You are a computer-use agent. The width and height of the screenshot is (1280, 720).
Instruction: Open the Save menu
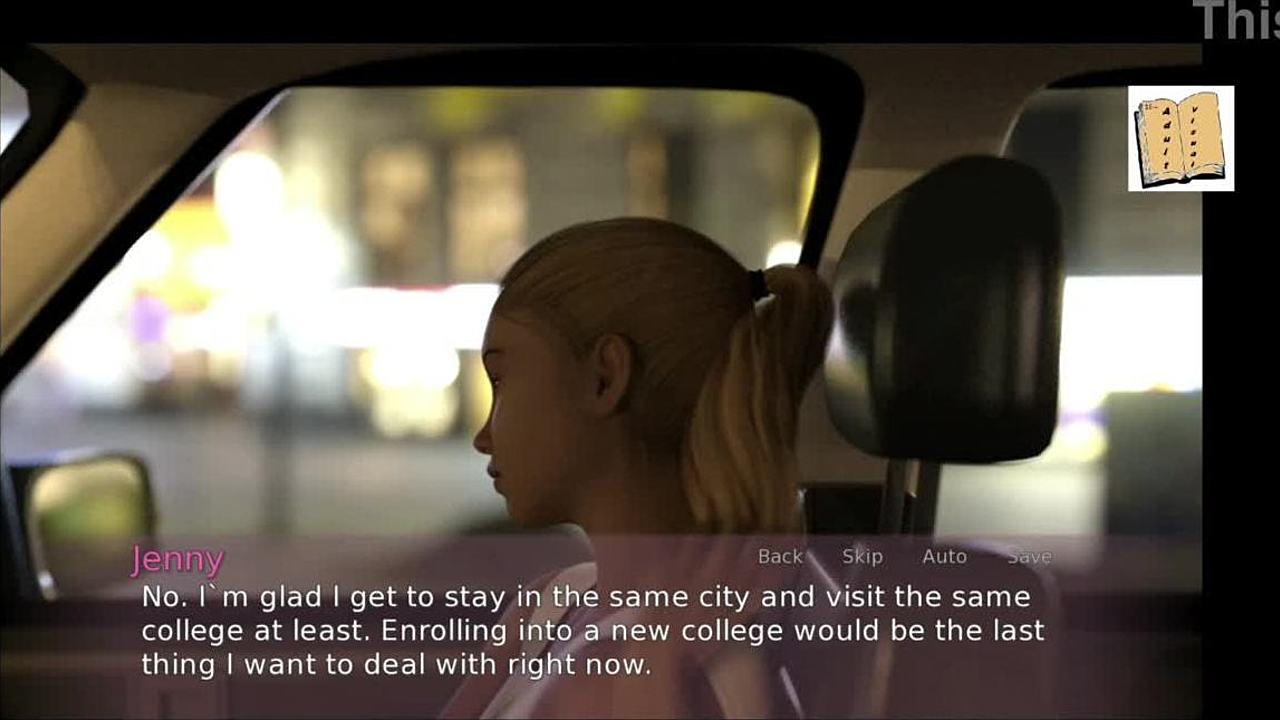coord(1029,557)
